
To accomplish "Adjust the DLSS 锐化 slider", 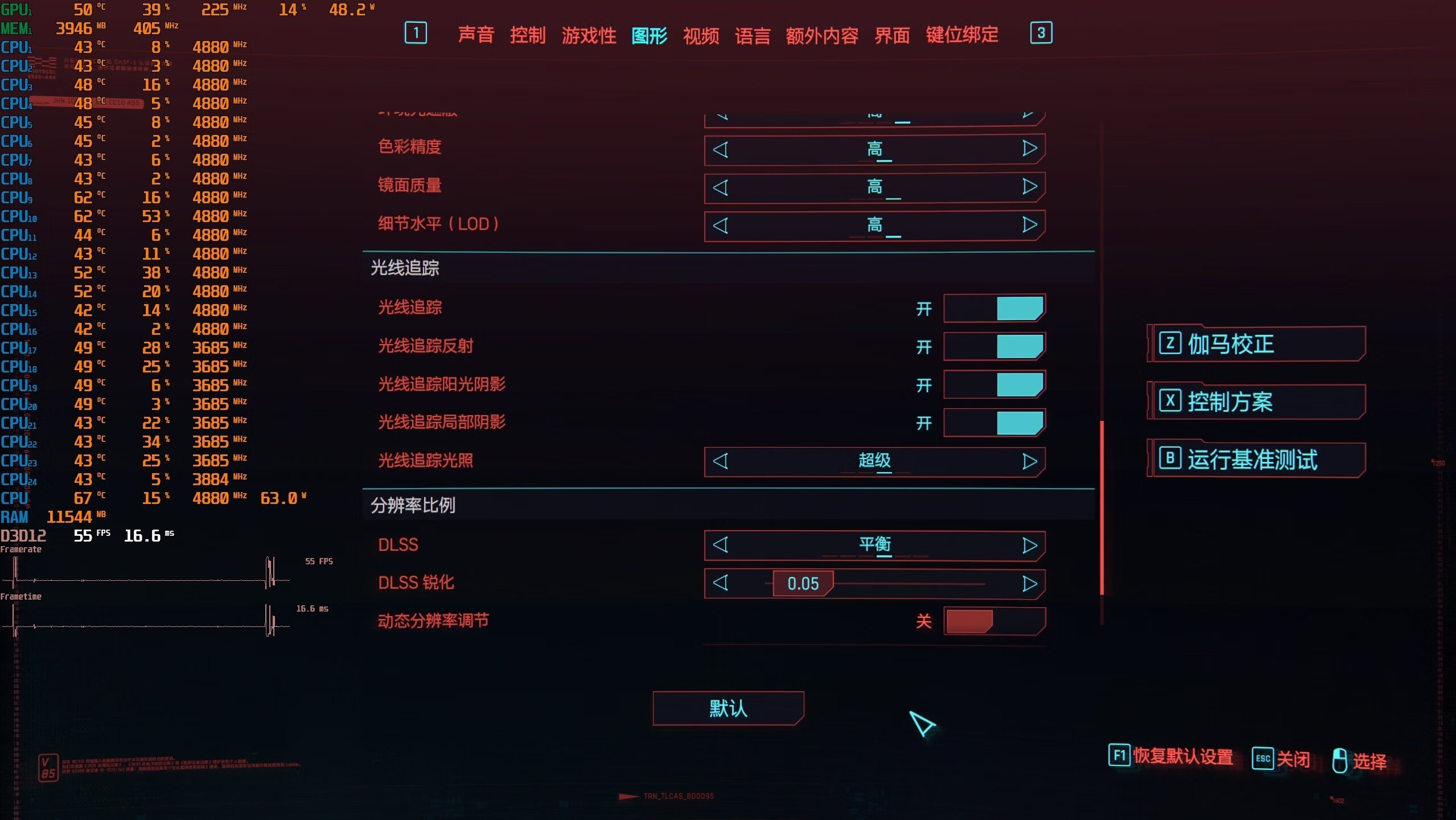I will 803,583.
